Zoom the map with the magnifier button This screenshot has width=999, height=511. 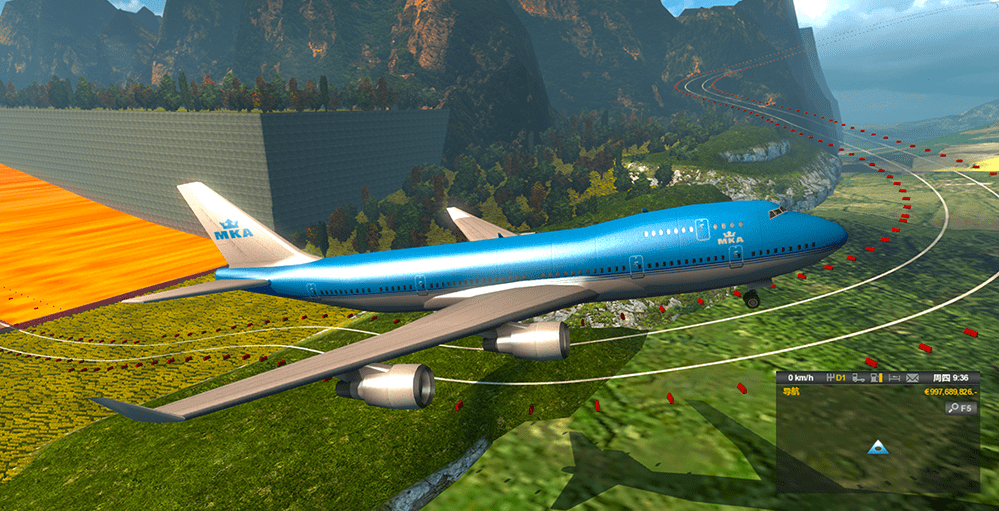[952, 408]
